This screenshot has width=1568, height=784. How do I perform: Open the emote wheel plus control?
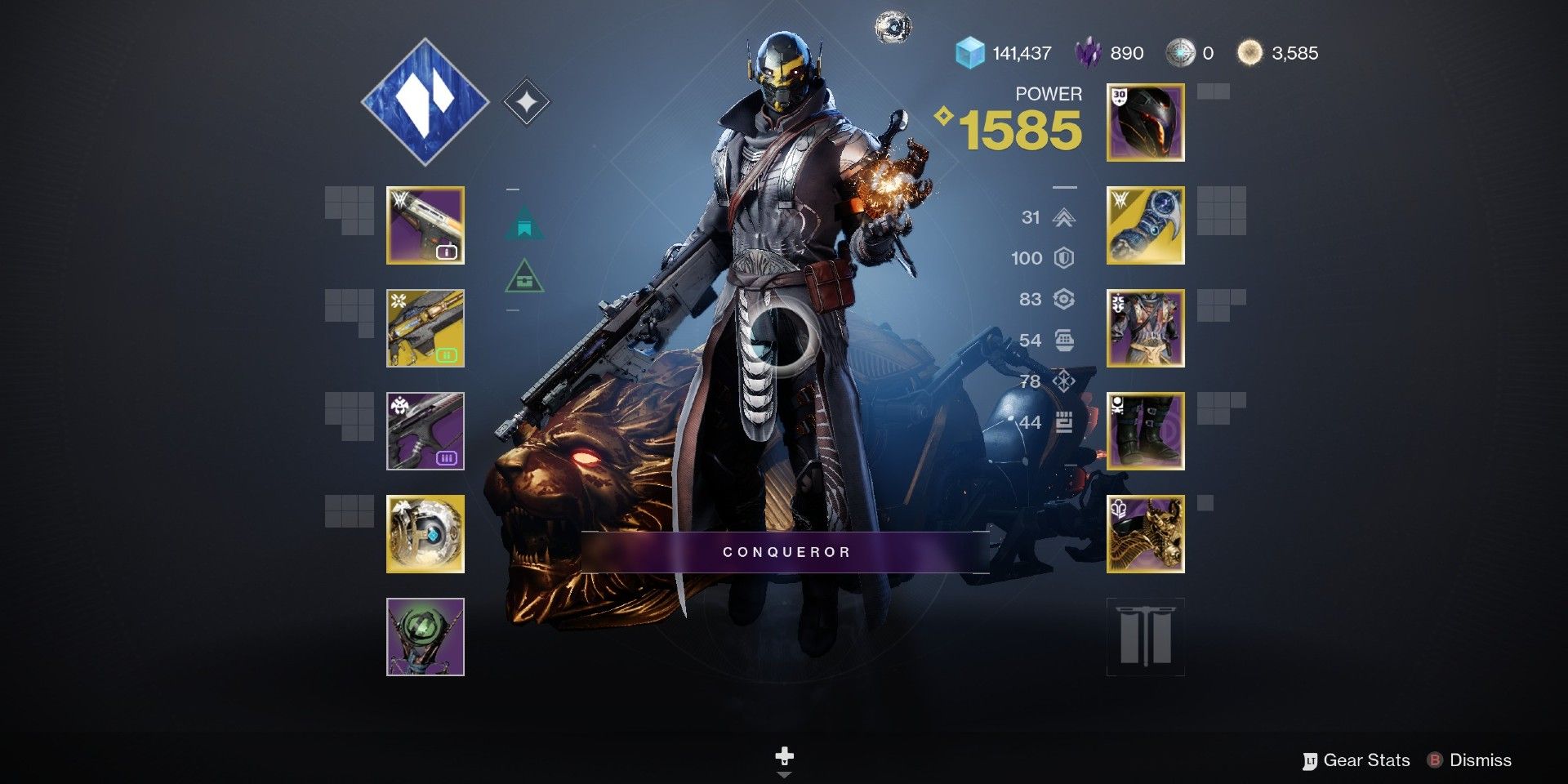tap(784, 755)
